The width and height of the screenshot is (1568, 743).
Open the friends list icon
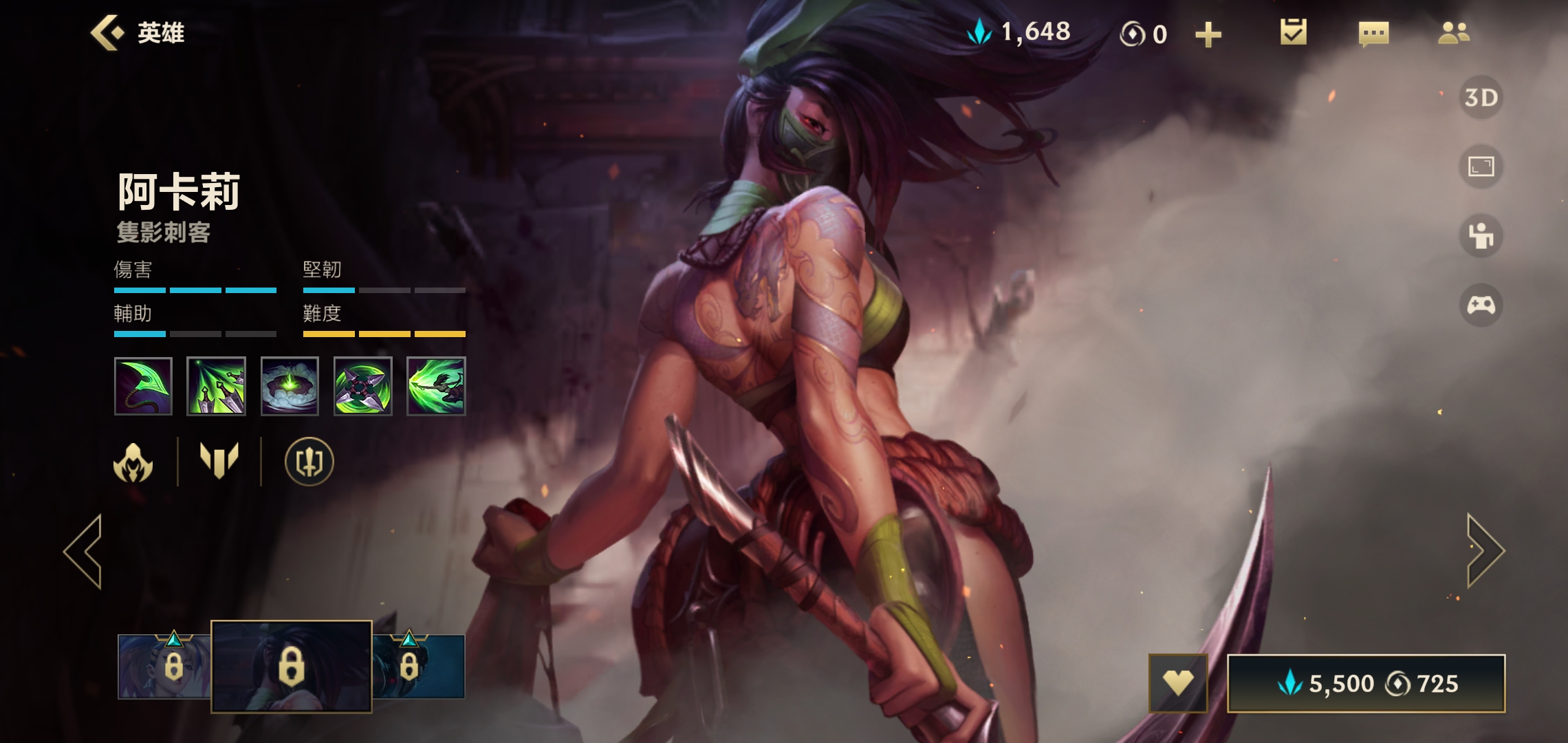tap(1453, 33)
